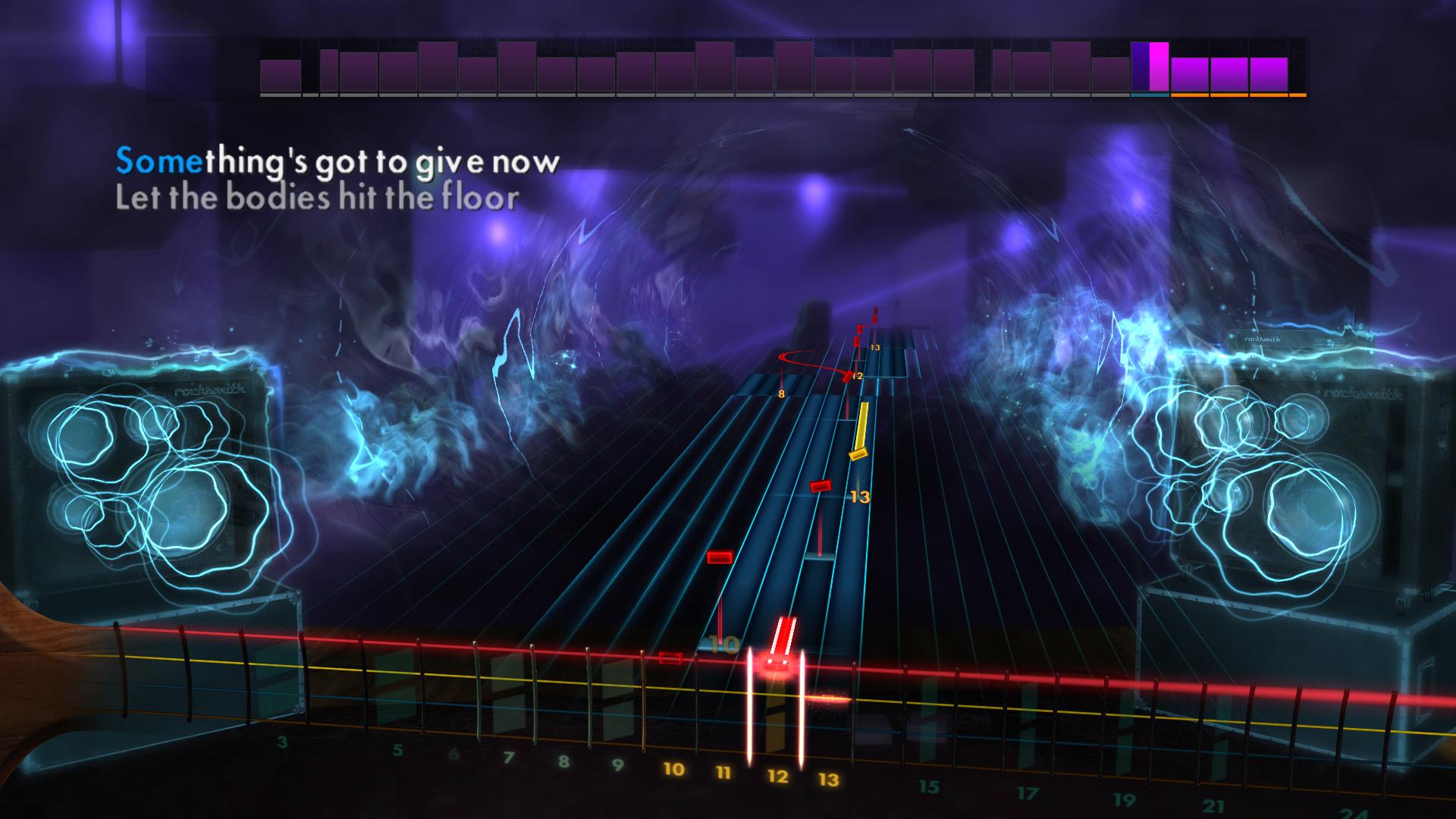Click the highlighted bright magenta section in the progress bar
This screenshot has width=1456, height=819.
[x=1158, y=68]
